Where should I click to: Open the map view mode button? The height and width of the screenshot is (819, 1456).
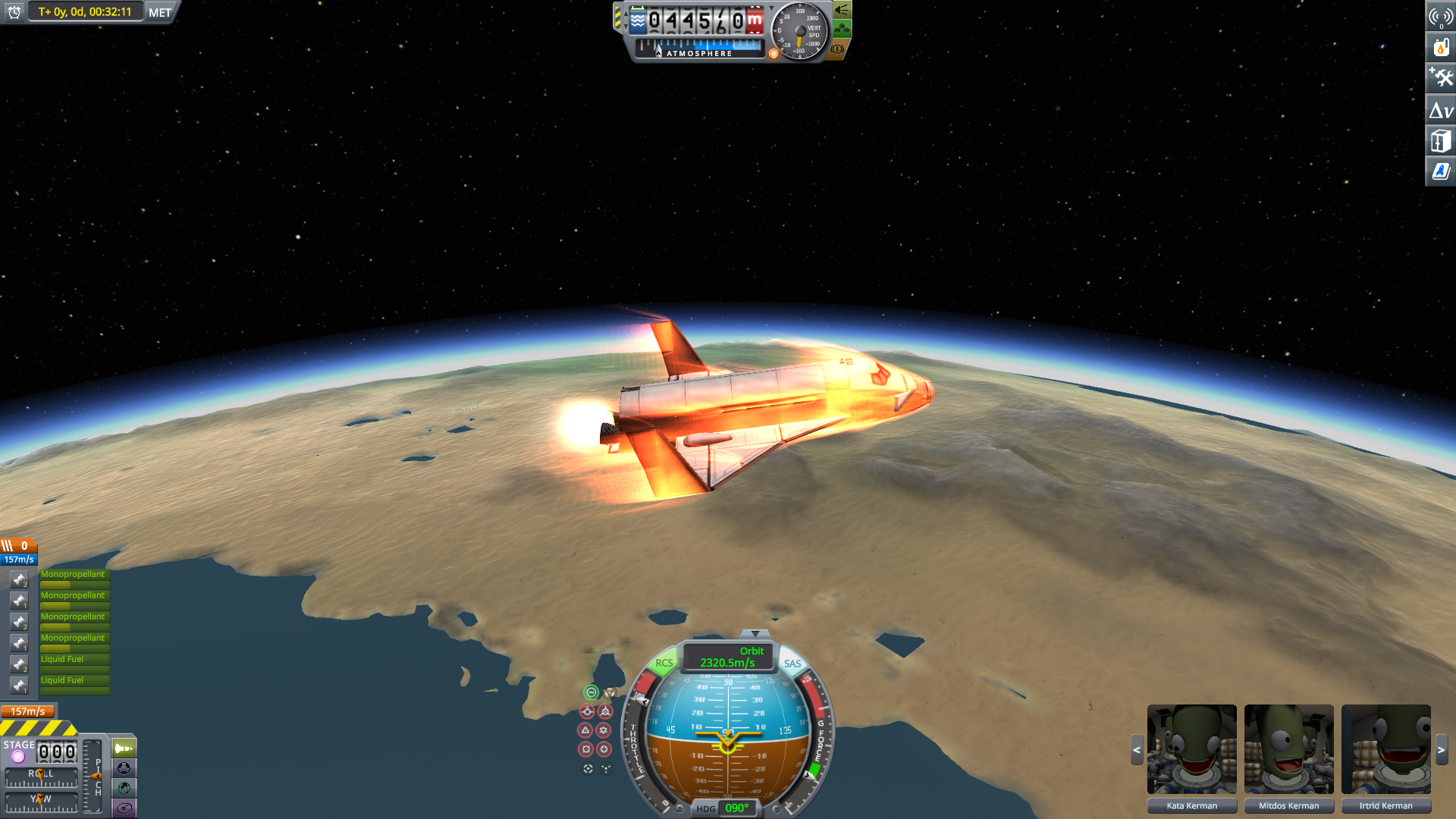[x=124, y=788]
